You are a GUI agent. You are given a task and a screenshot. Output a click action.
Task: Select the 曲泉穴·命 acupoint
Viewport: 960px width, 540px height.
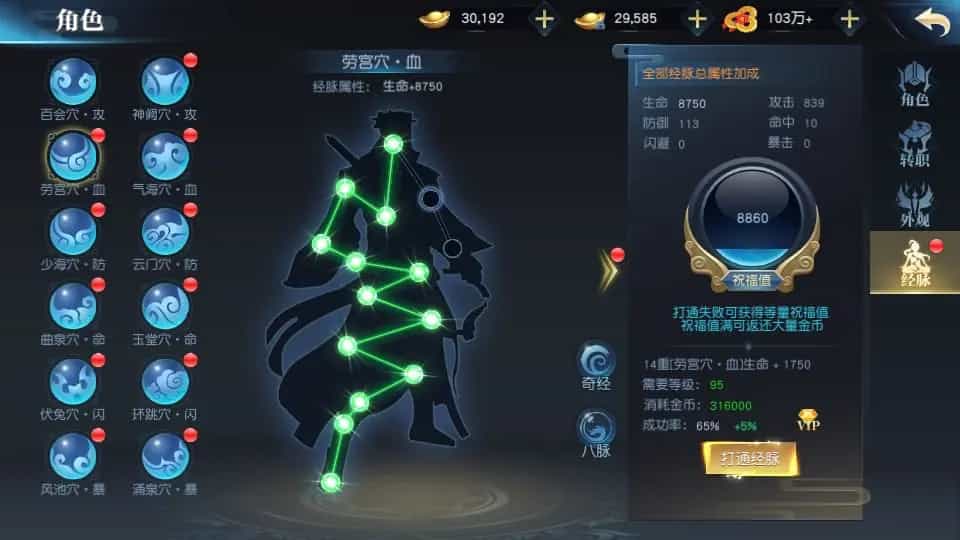tap(73, 306)
